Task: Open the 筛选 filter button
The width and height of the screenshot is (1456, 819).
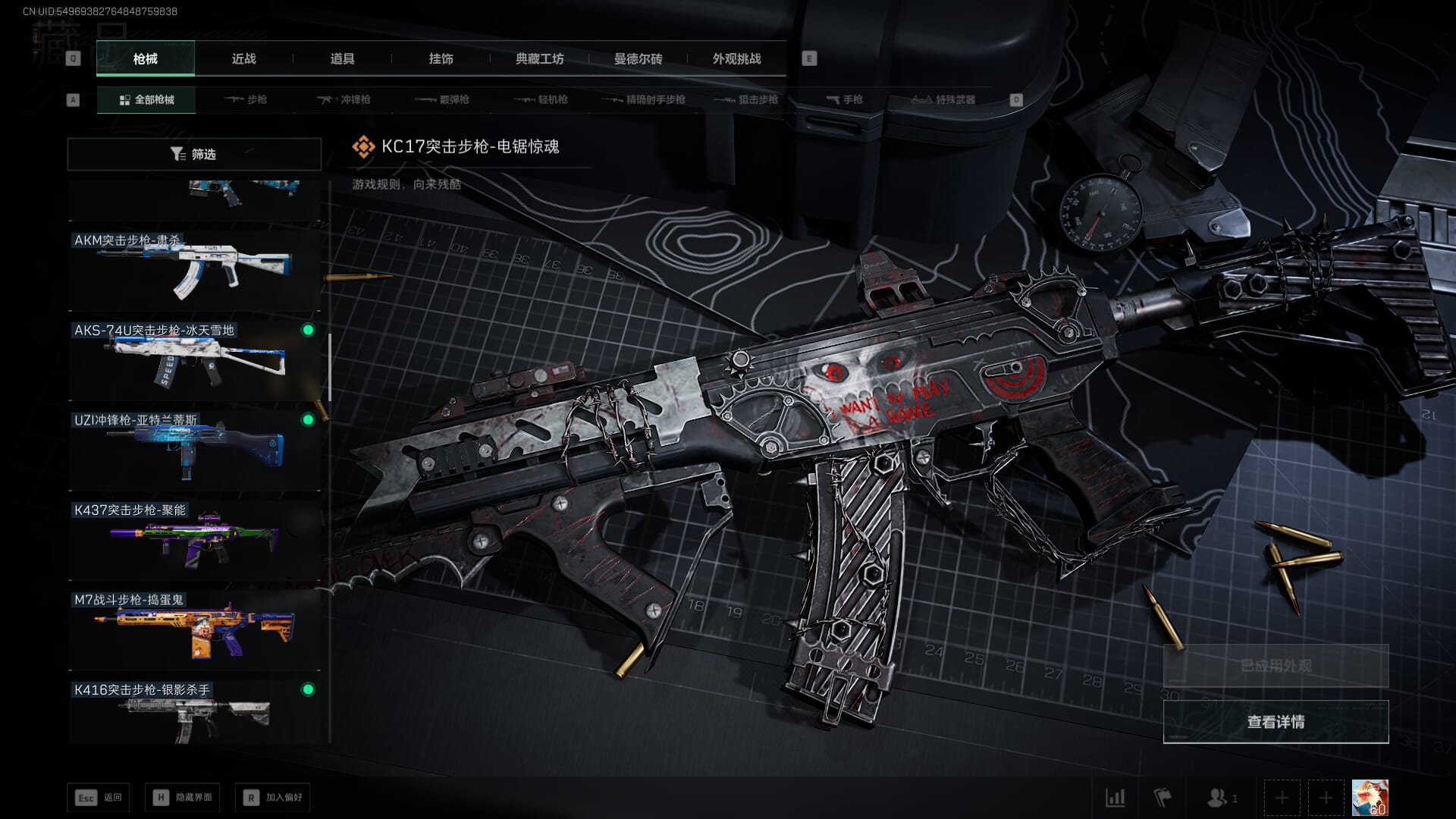Action: click(x=194, y=154)
